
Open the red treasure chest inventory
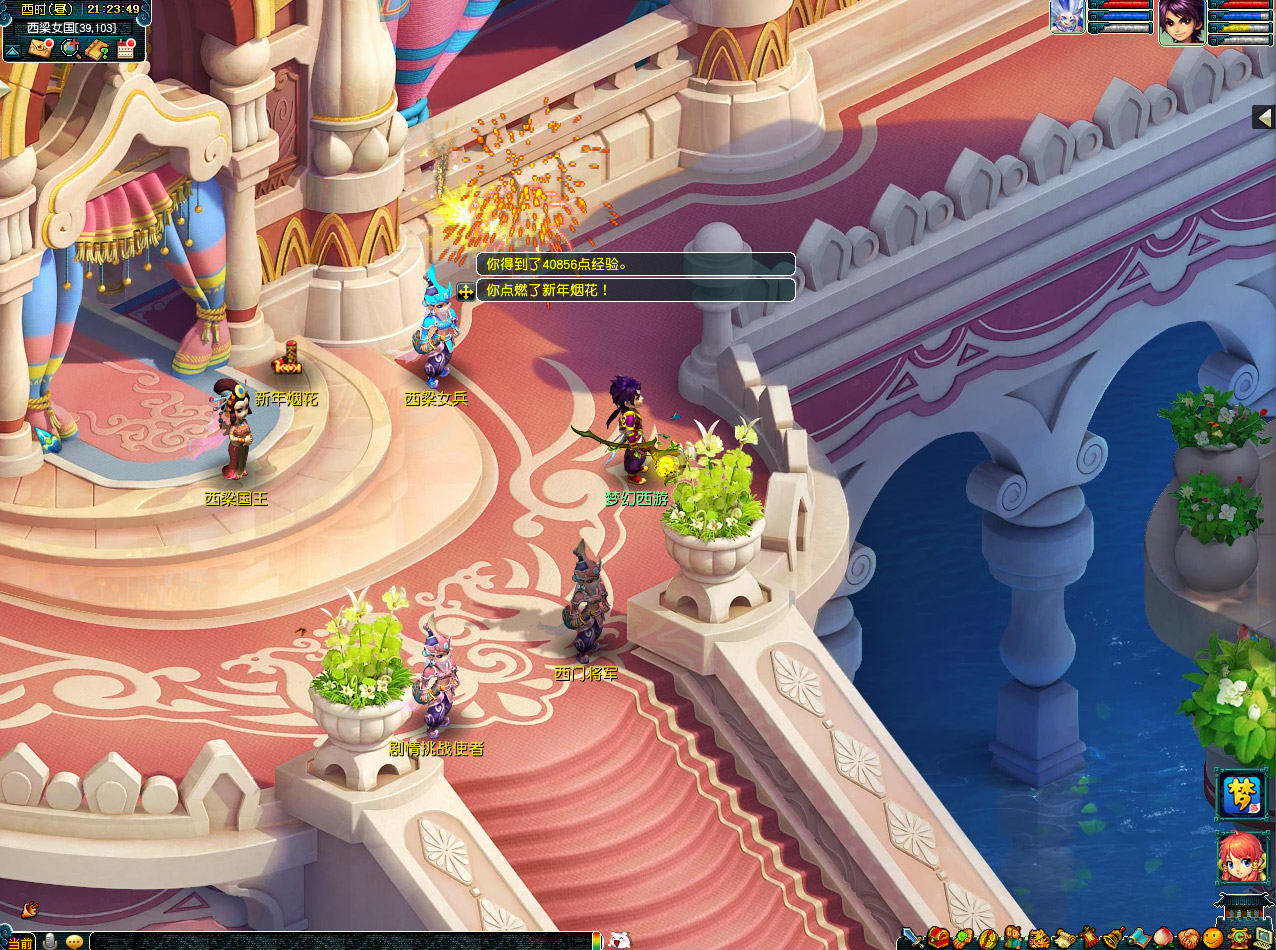point(938,938)
